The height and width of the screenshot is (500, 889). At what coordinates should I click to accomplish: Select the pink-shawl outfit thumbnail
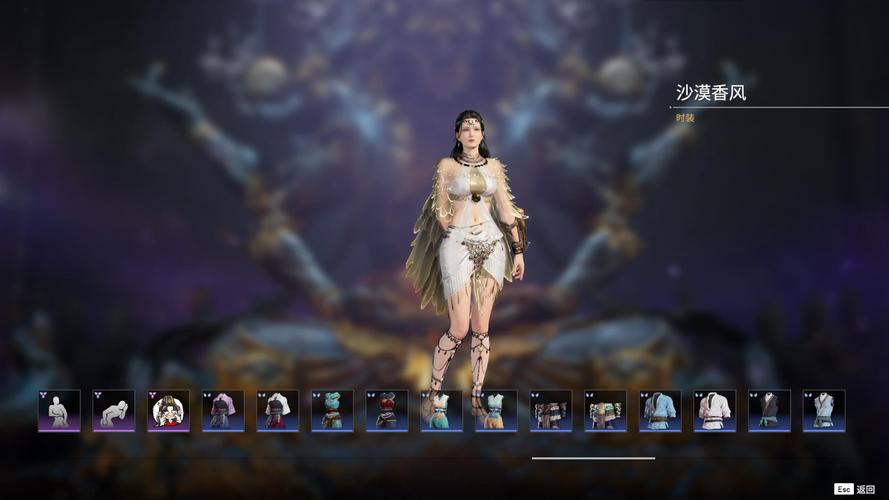[x=223, y=411]
